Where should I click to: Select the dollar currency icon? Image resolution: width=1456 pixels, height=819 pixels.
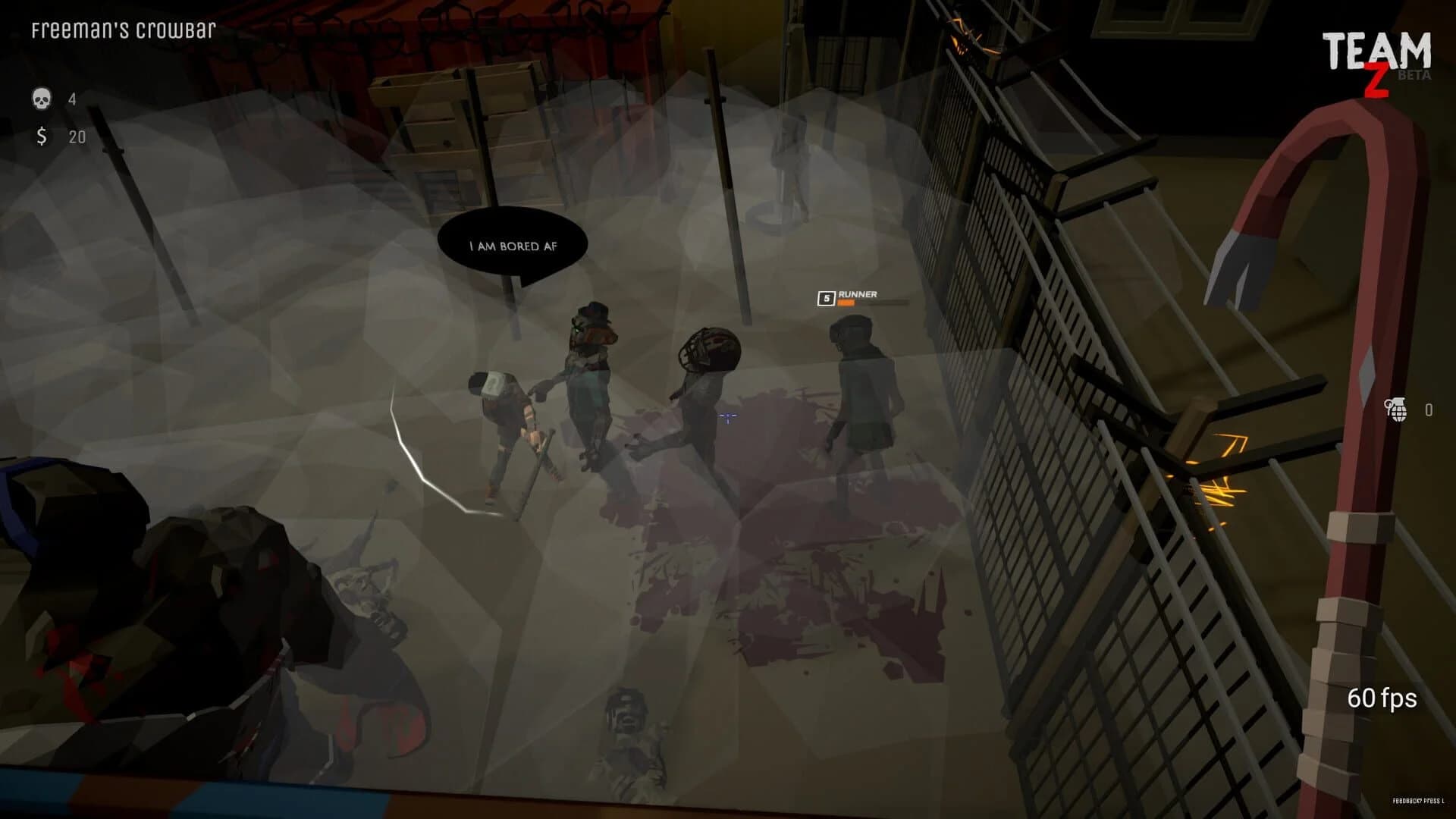(42, 137)
